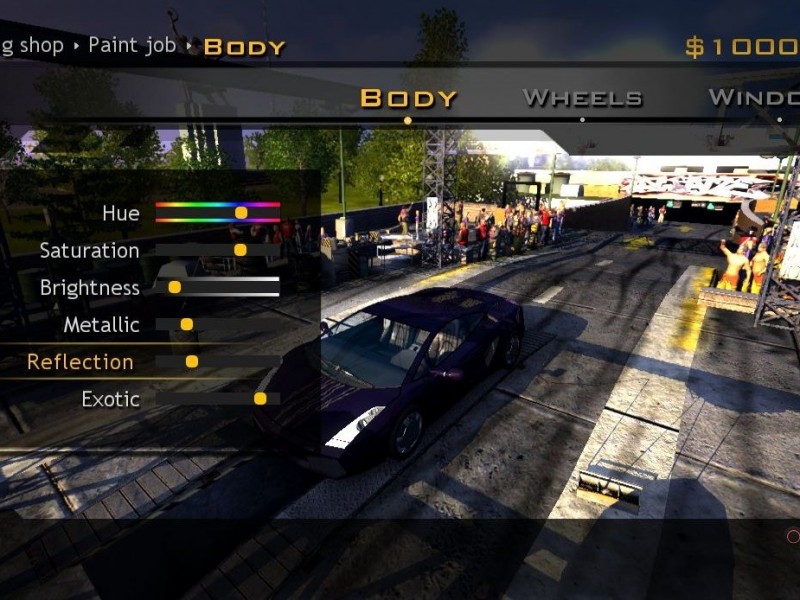Set the Brightness slider
This screenshot has height=600, width=800.
pyautogui.click(x=218, y=287)
